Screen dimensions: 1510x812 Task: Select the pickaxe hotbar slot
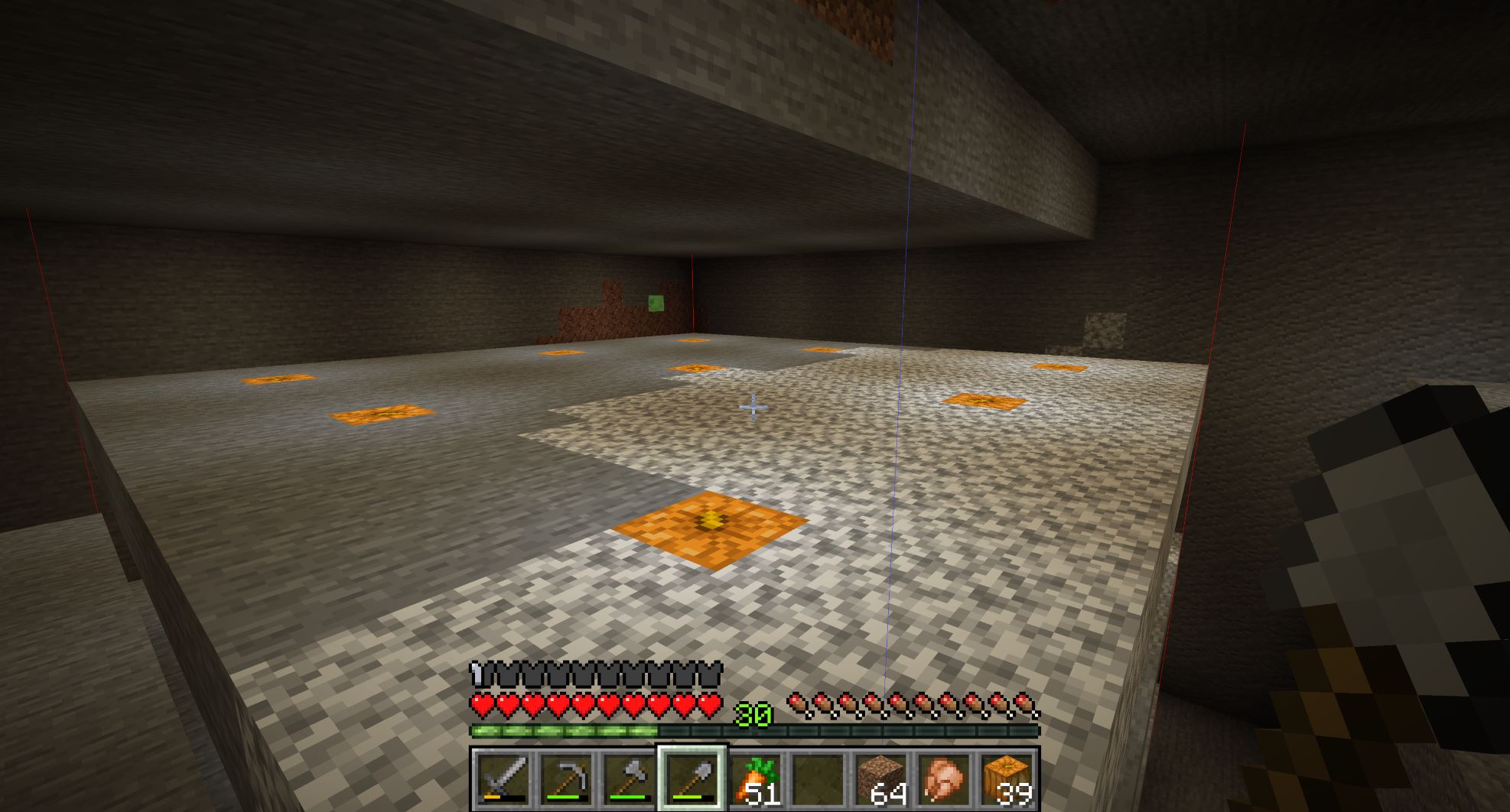pos(566,779)
